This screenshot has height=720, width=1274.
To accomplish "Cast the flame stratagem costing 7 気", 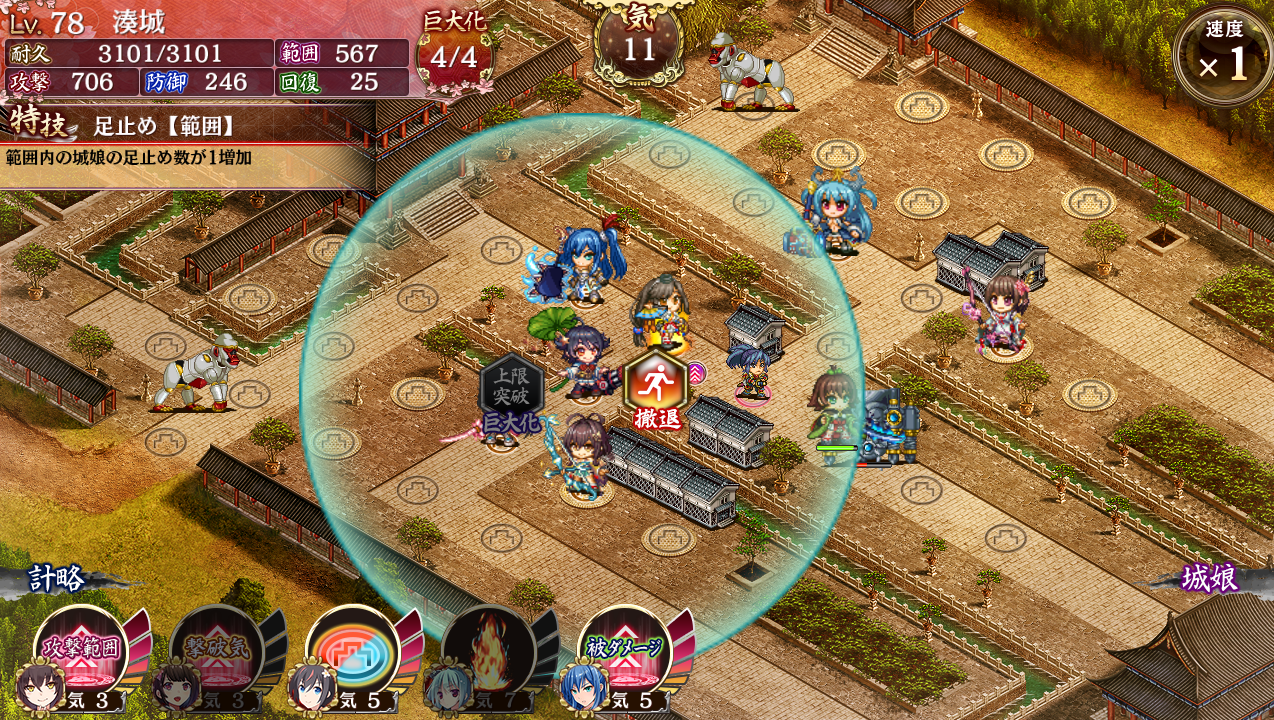I will click(489, 651).
